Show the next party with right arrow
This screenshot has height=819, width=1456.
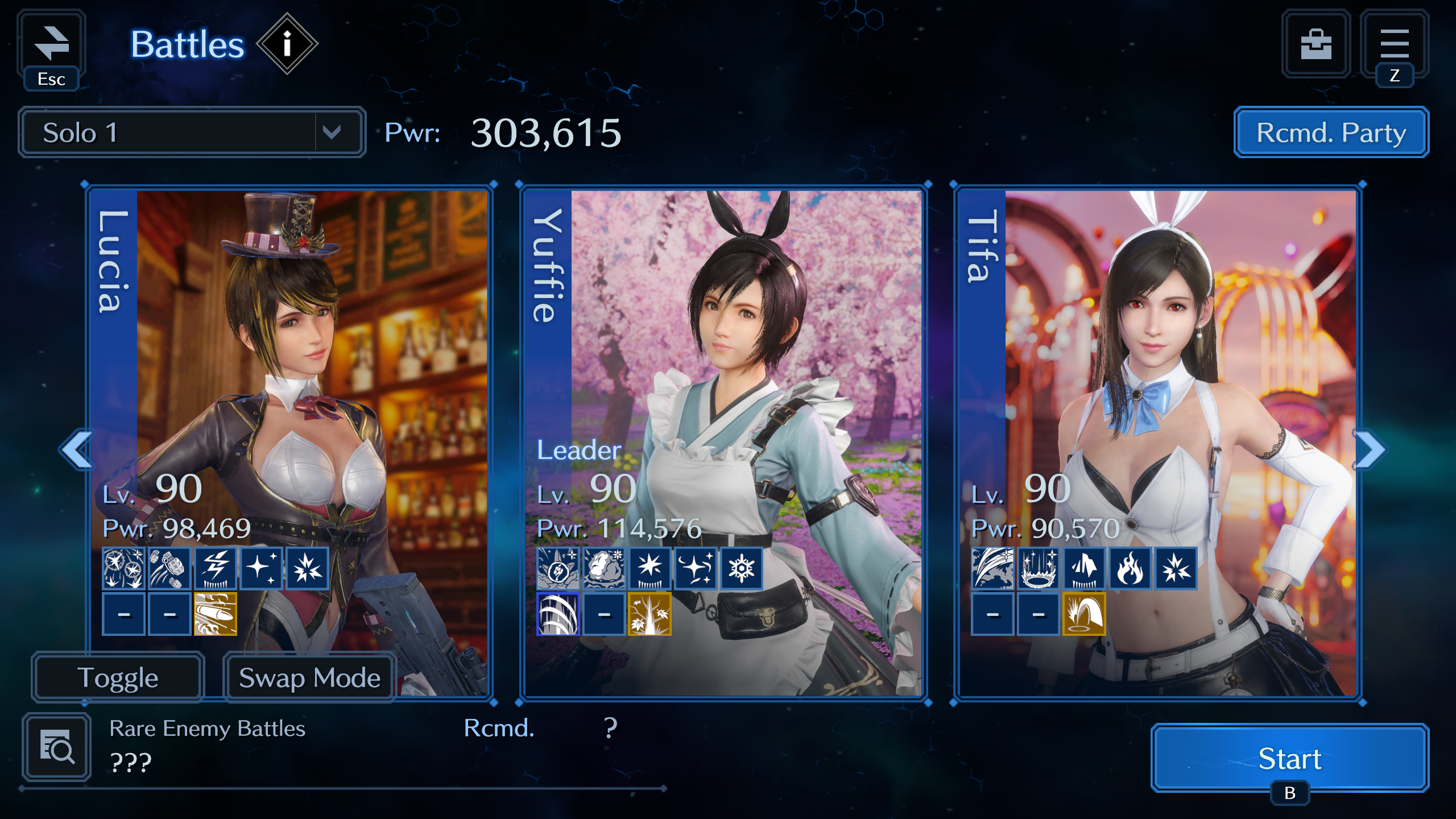[x=1371, y=449]
